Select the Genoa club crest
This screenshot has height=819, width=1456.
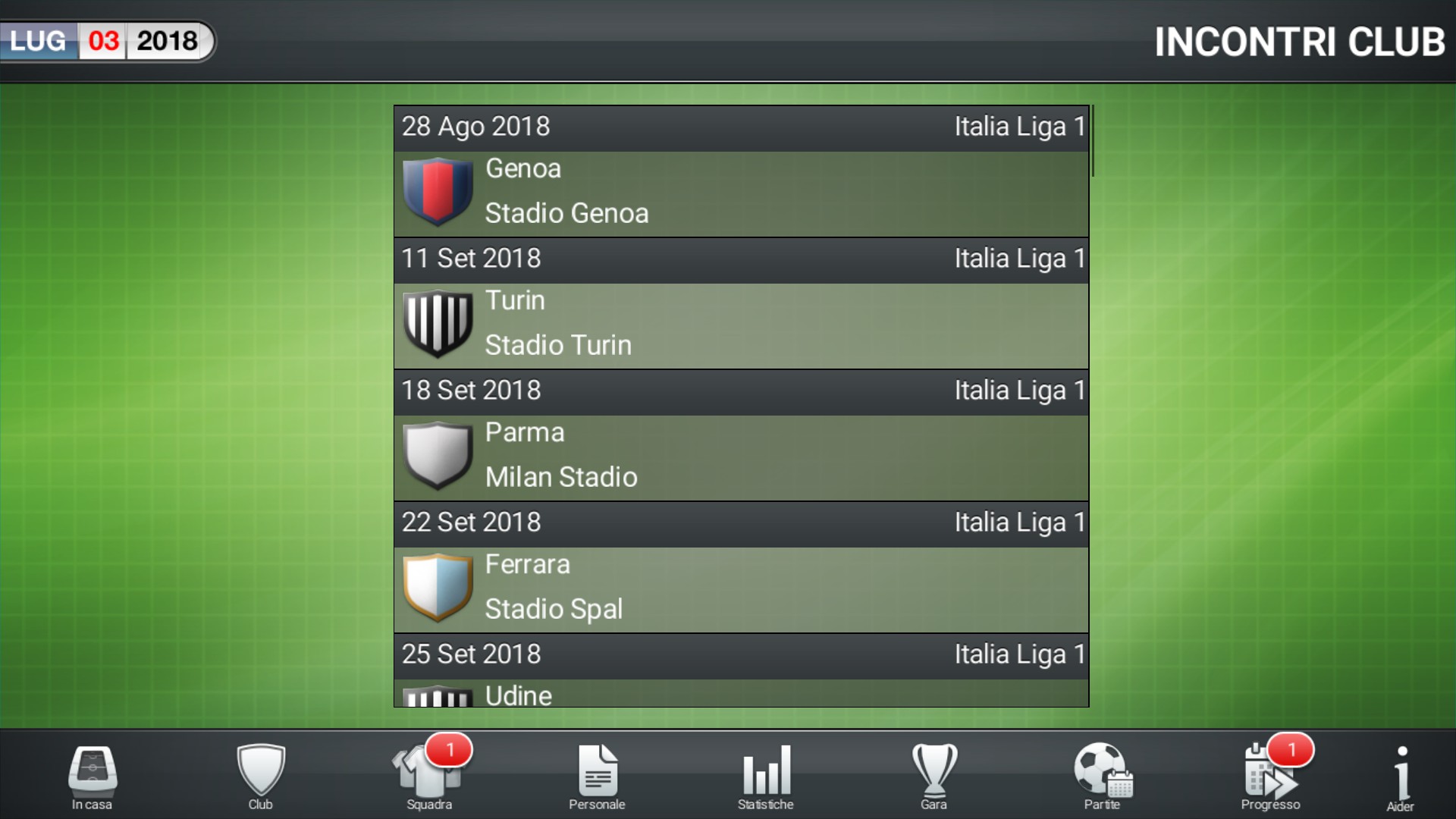tap(438, 192)
